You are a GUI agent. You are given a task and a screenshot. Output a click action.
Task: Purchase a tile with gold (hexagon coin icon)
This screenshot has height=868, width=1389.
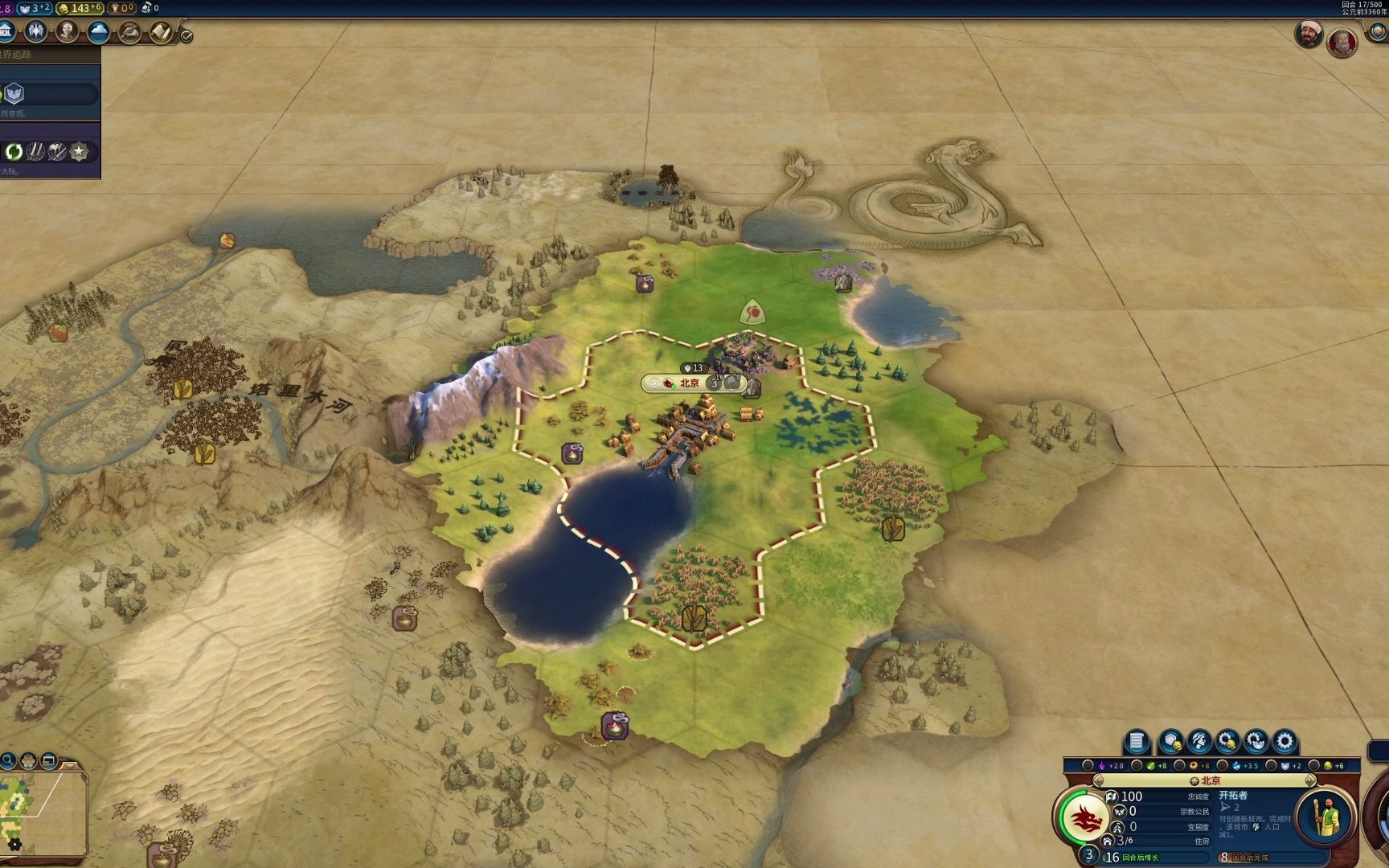click(1171, 741)
